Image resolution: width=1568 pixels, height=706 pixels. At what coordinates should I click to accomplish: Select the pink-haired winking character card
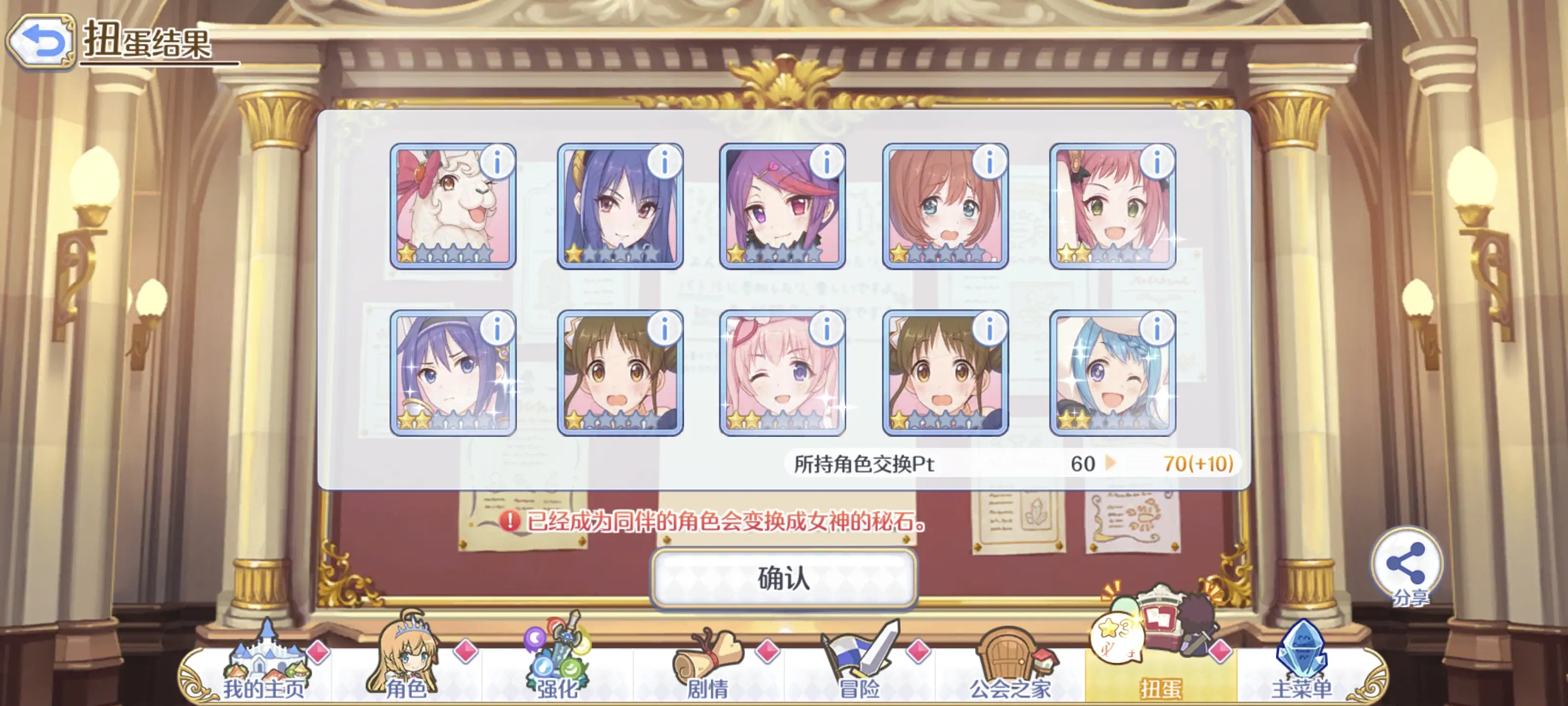click(x=782, y=373)
